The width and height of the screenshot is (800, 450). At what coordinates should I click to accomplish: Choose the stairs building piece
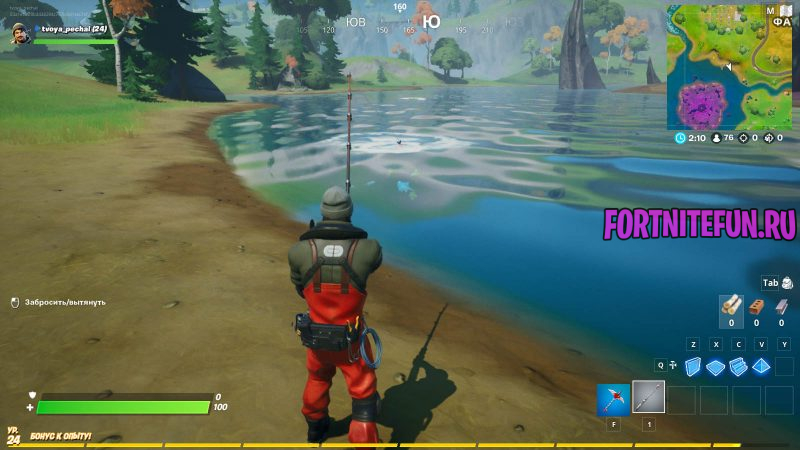[738, 367]
